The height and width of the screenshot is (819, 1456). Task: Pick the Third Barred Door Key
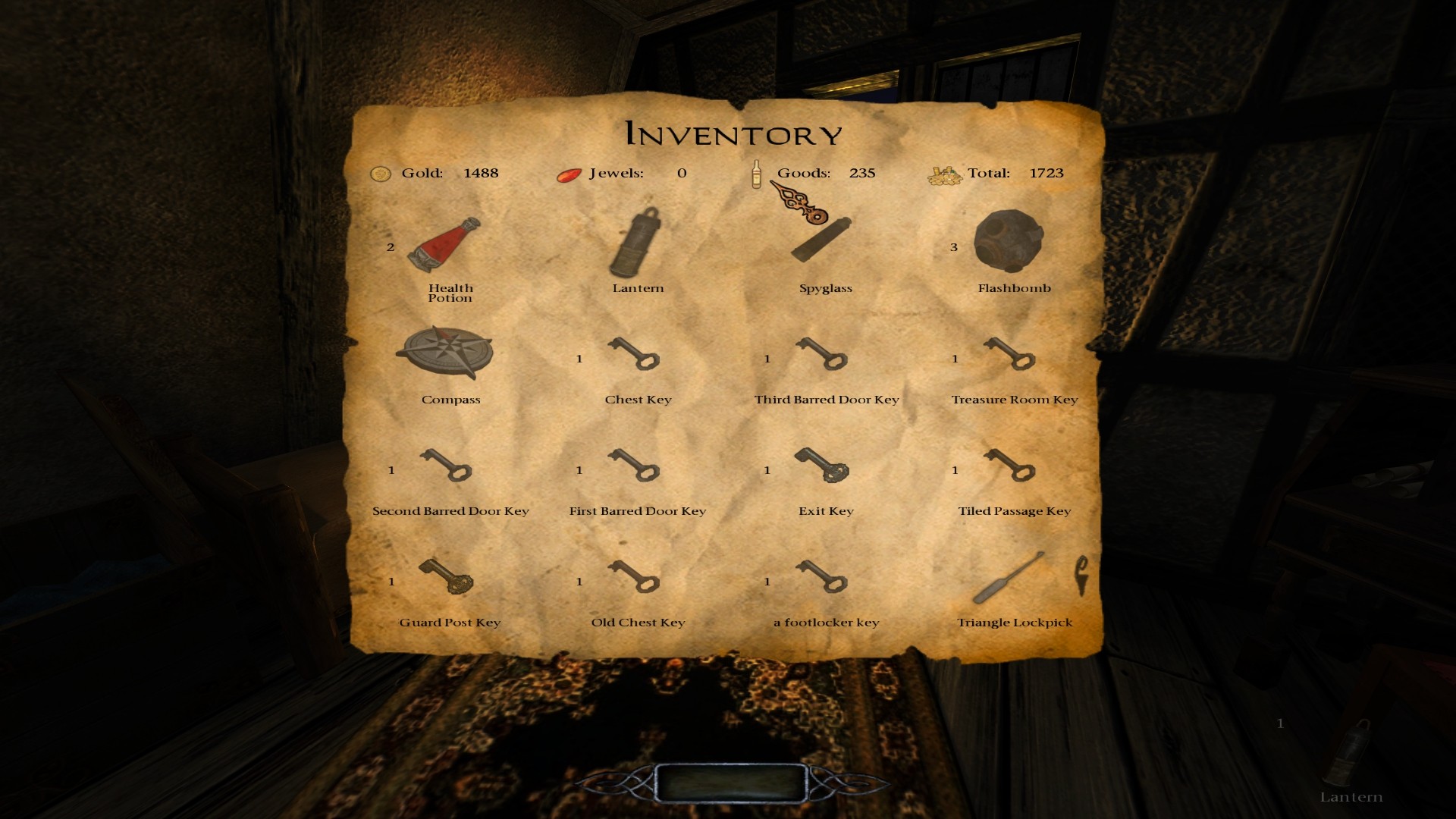pyautogui.click(x=822, y=354)
